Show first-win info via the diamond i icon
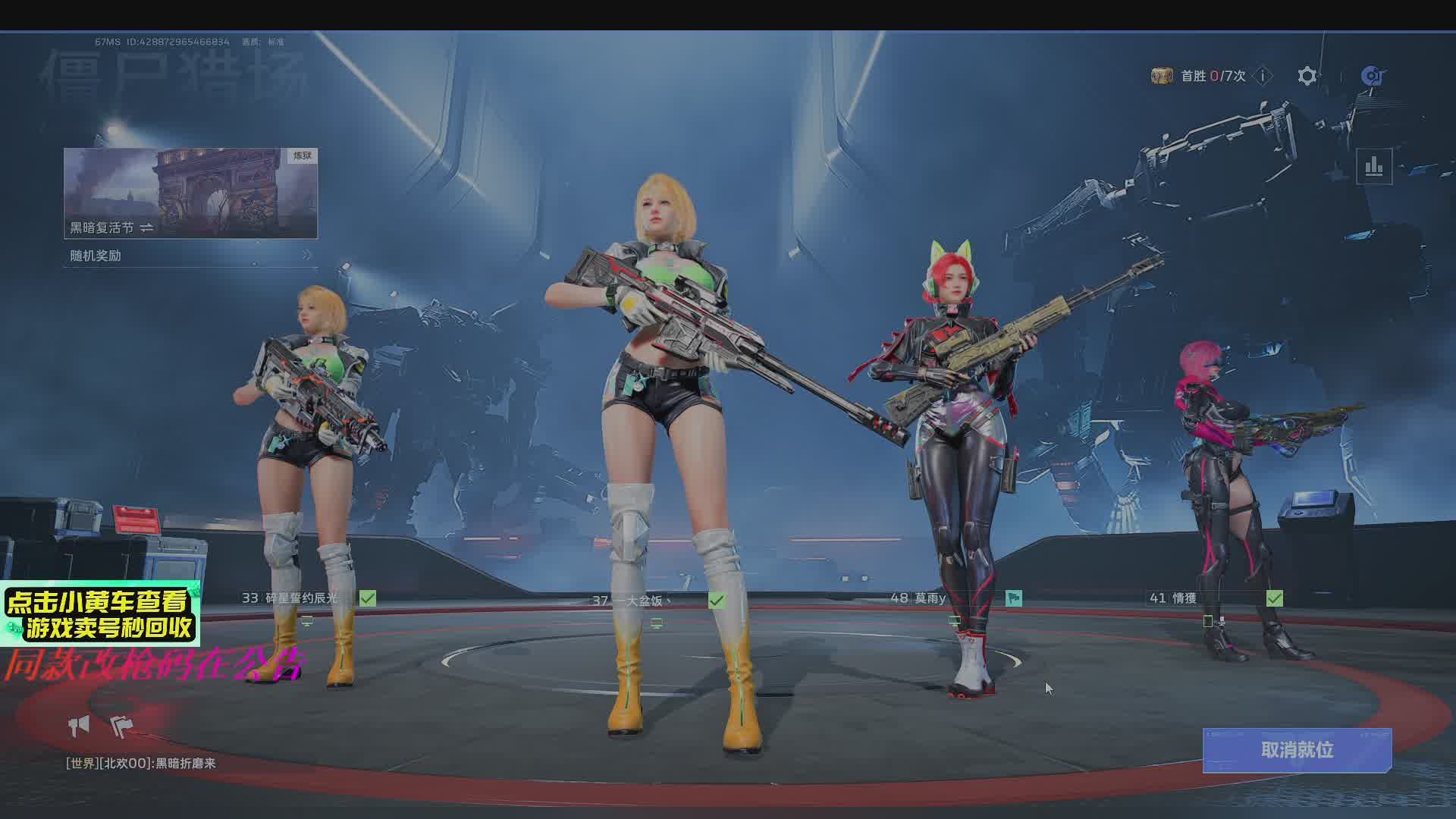 1263,76
